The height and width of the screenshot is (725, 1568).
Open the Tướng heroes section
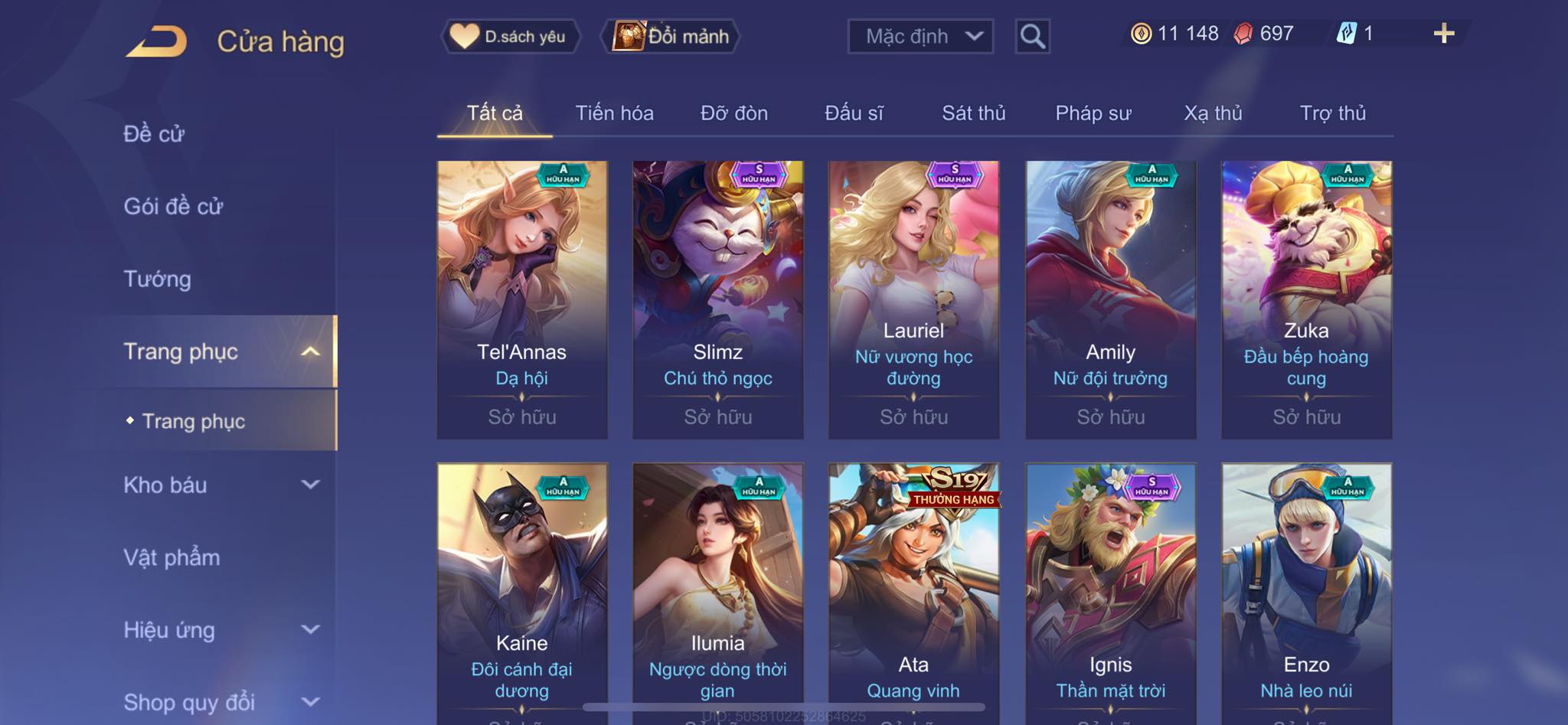click(x=157, y=279)
